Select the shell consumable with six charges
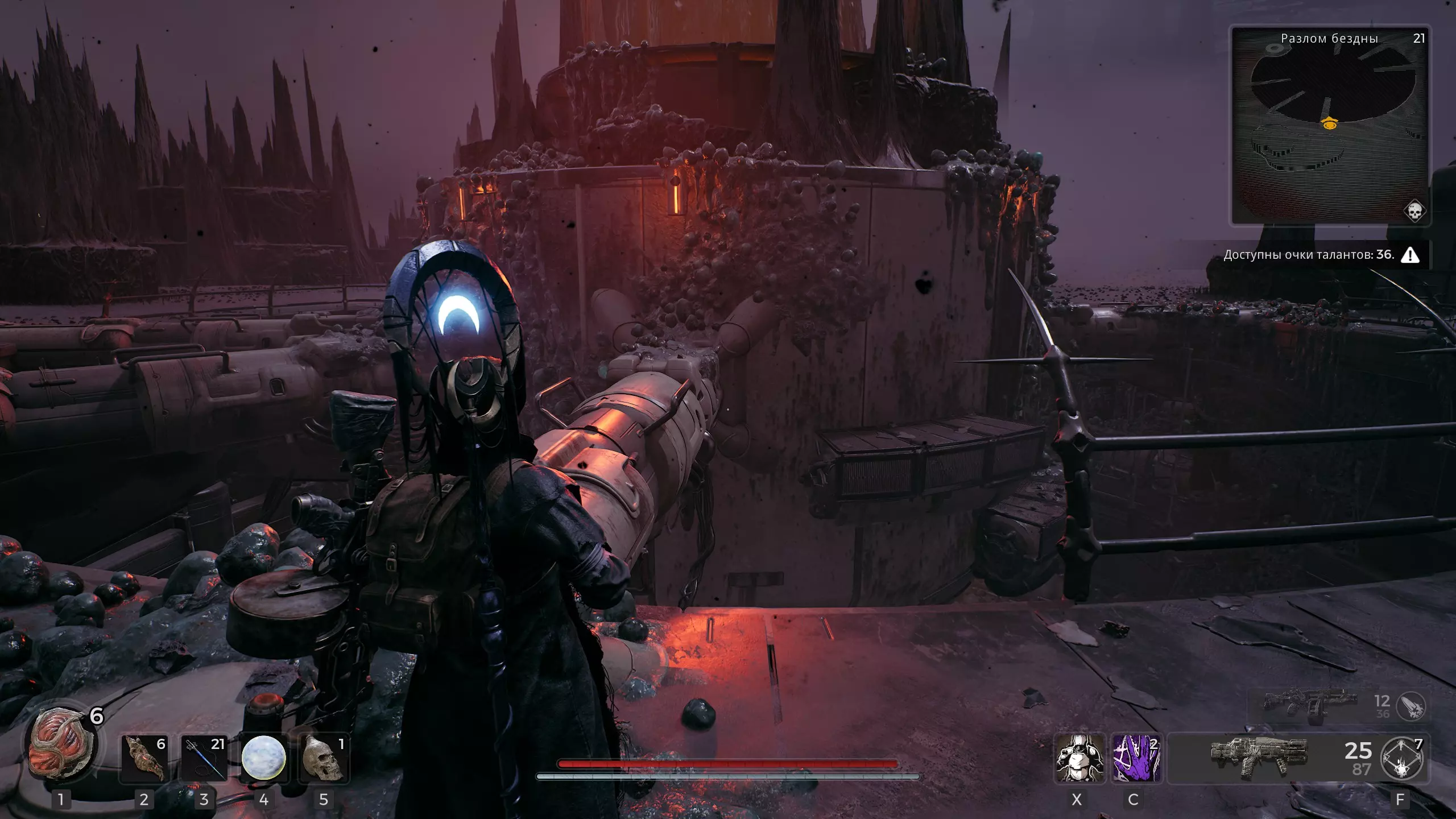This screenshot has height=819, width=1456. tap(144, 758)
